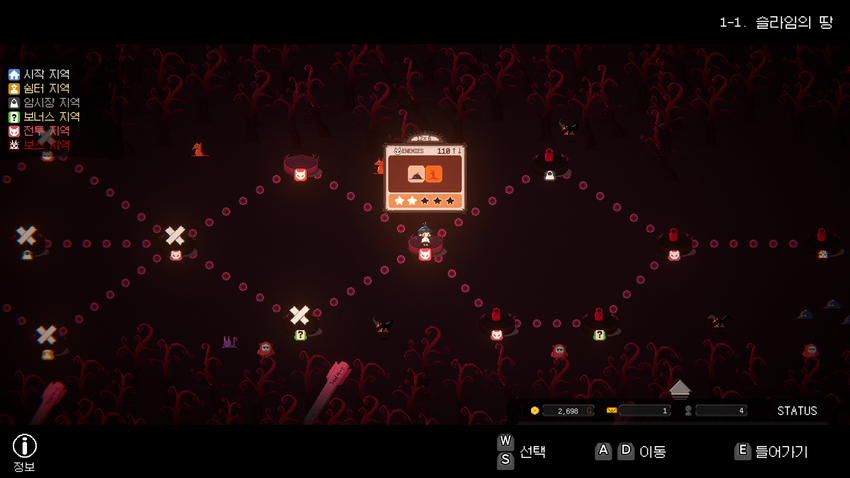Click the enemies info card with stars
This screenshot has width=850, height=478.
[425, 177]
